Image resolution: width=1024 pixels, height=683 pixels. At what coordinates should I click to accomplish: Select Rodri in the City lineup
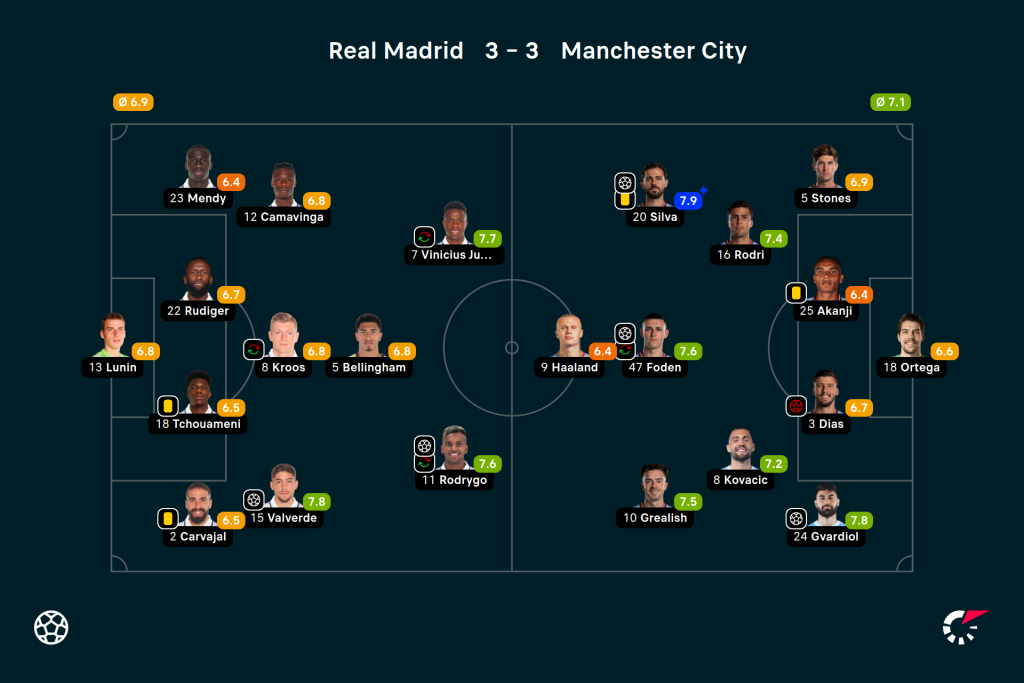[740, 224]
